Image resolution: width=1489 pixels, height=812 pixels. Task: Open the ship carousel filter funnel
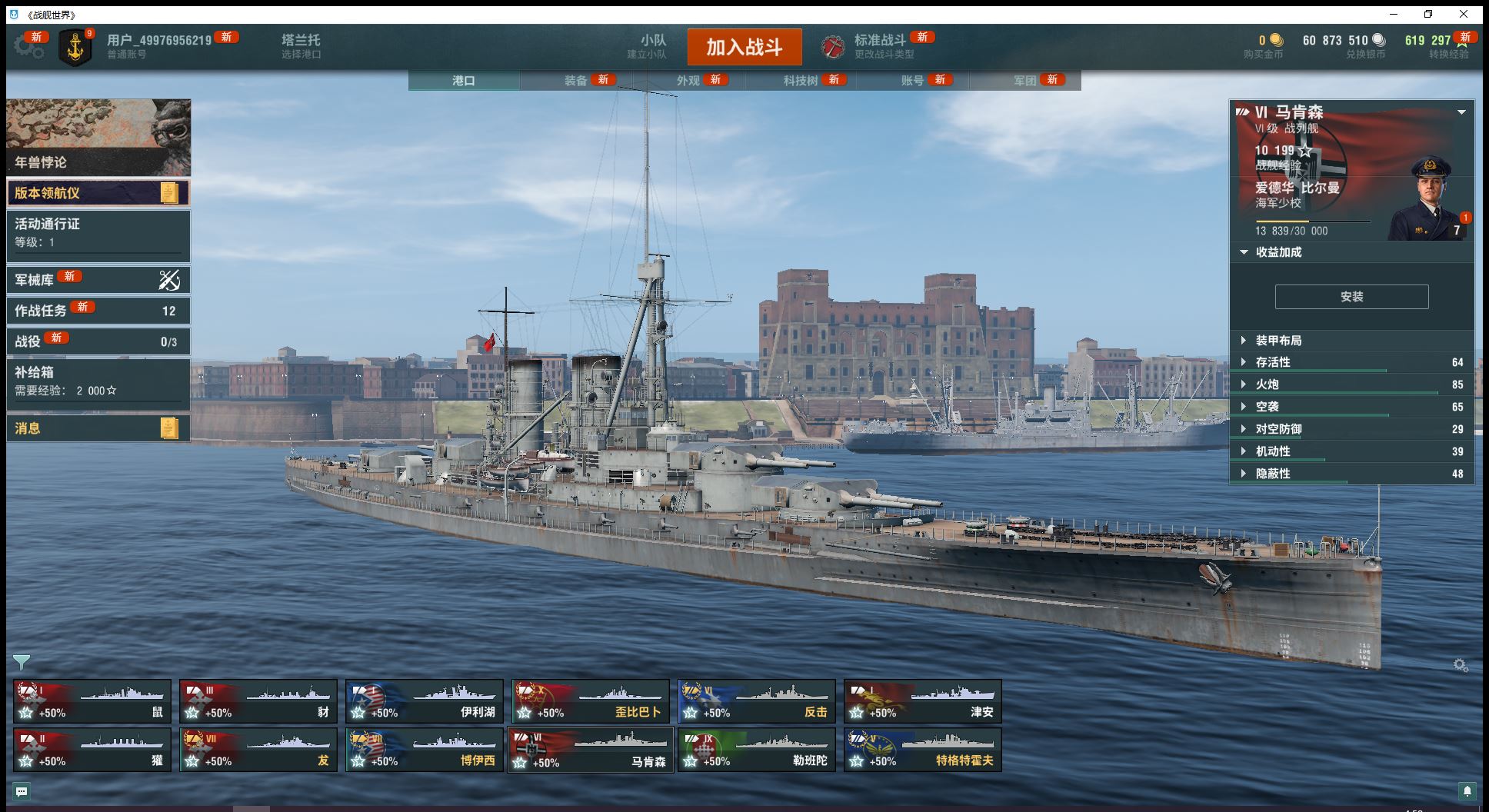pyautogui.click(x=22, y=662)
